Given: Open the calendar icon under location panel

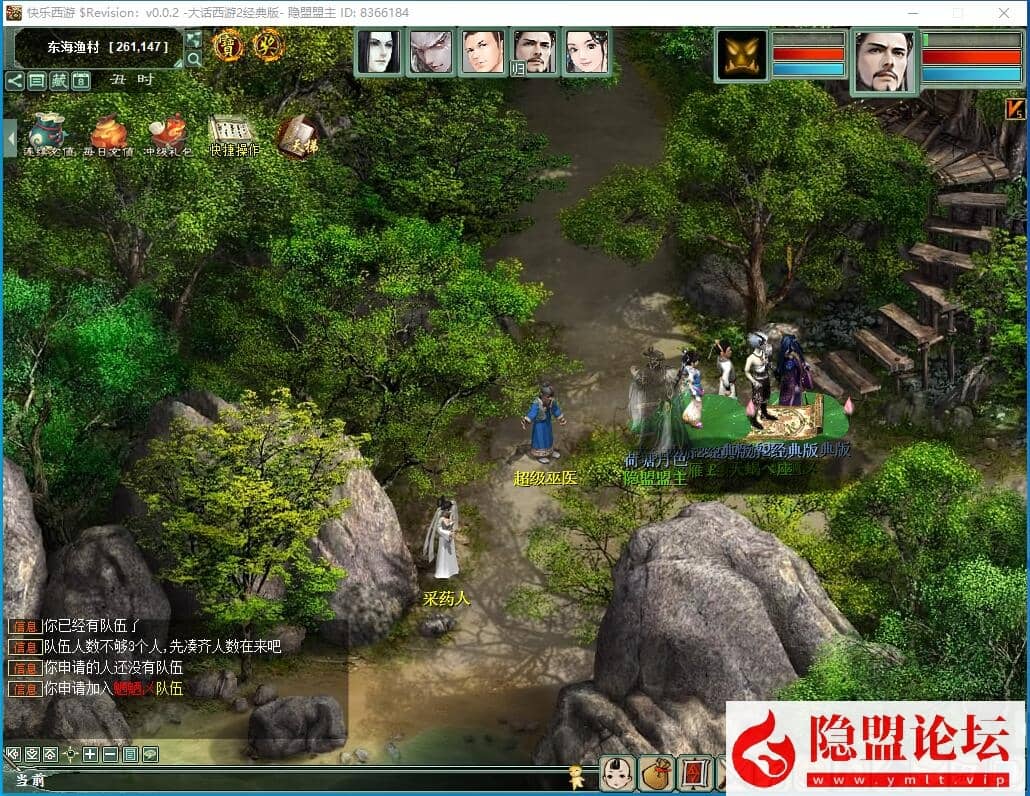Looking at the screenshot, I should click(x=81, y=81).
